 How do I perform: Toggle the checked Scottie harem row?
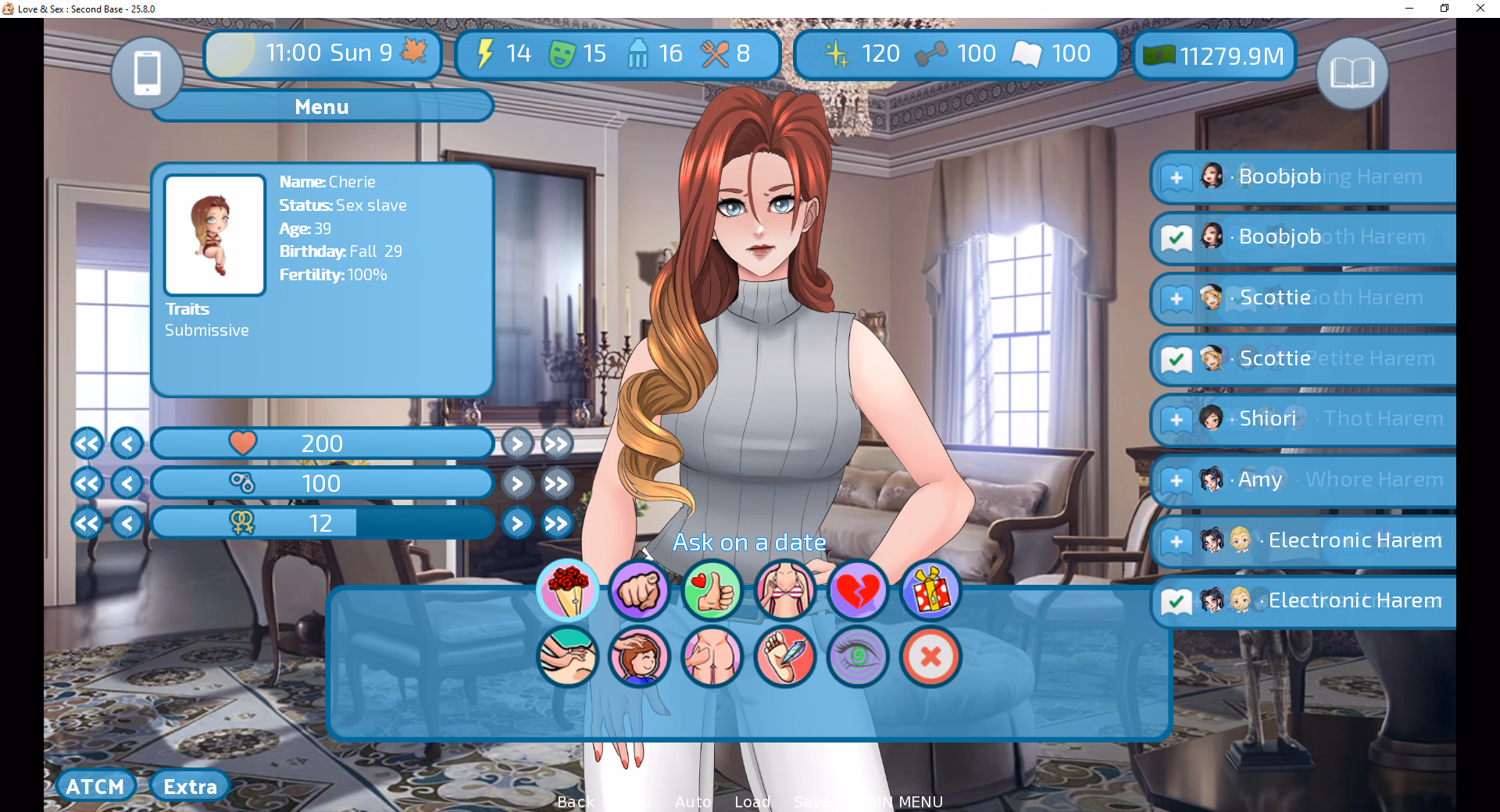click(1177, 359)
